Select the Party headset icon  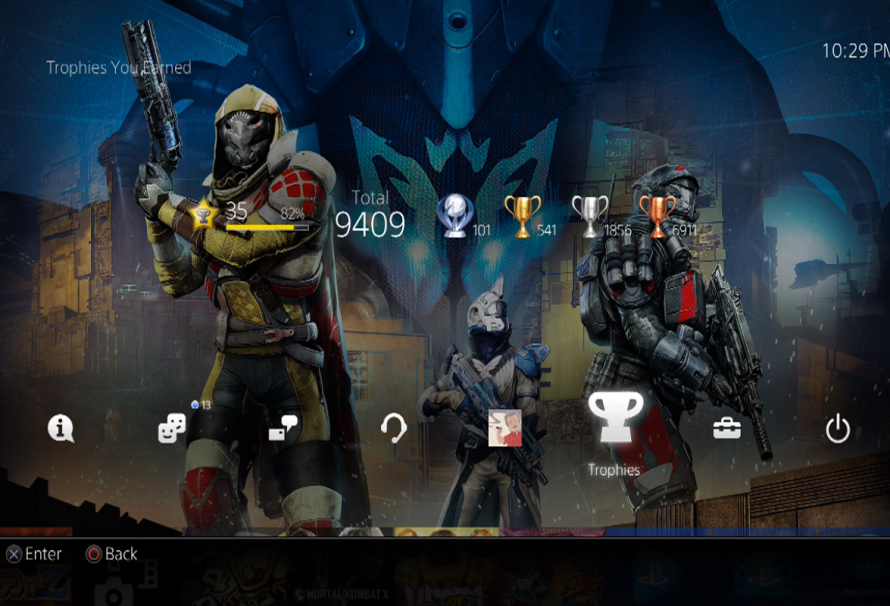394,429
